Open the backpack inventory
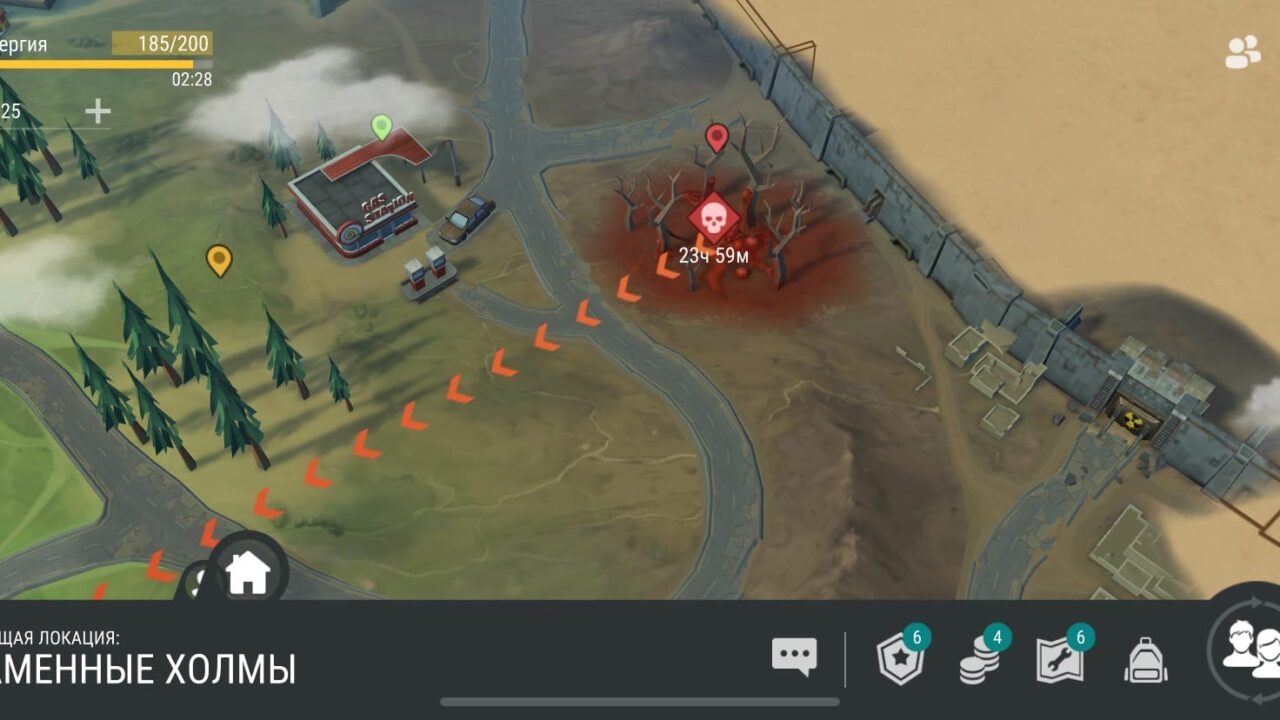The width and height of the screenshot is (1280, 720). (x=1145, y=660)
